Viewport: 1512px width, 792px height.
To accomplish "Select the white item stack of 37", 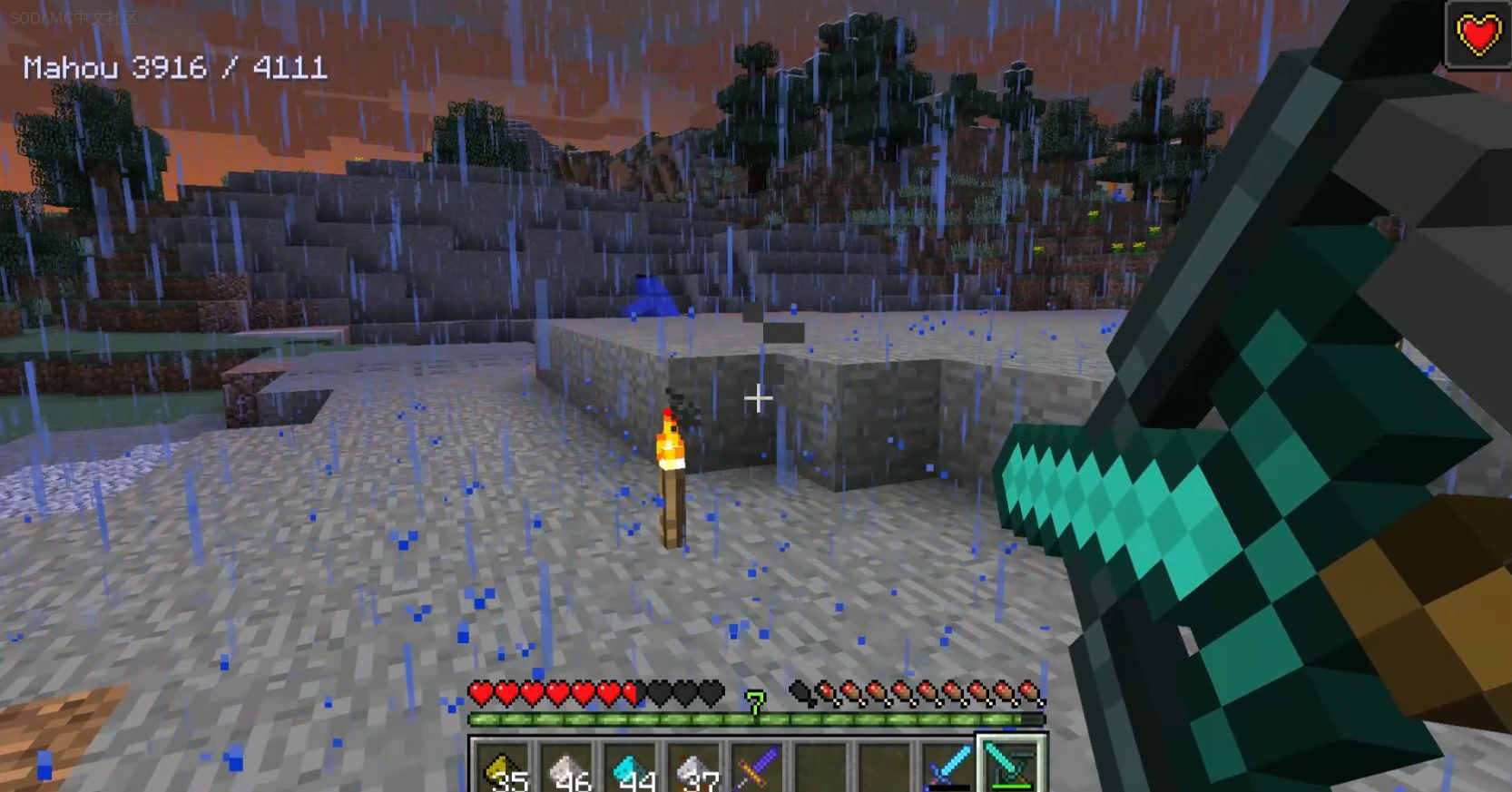I will click(695, 768).
